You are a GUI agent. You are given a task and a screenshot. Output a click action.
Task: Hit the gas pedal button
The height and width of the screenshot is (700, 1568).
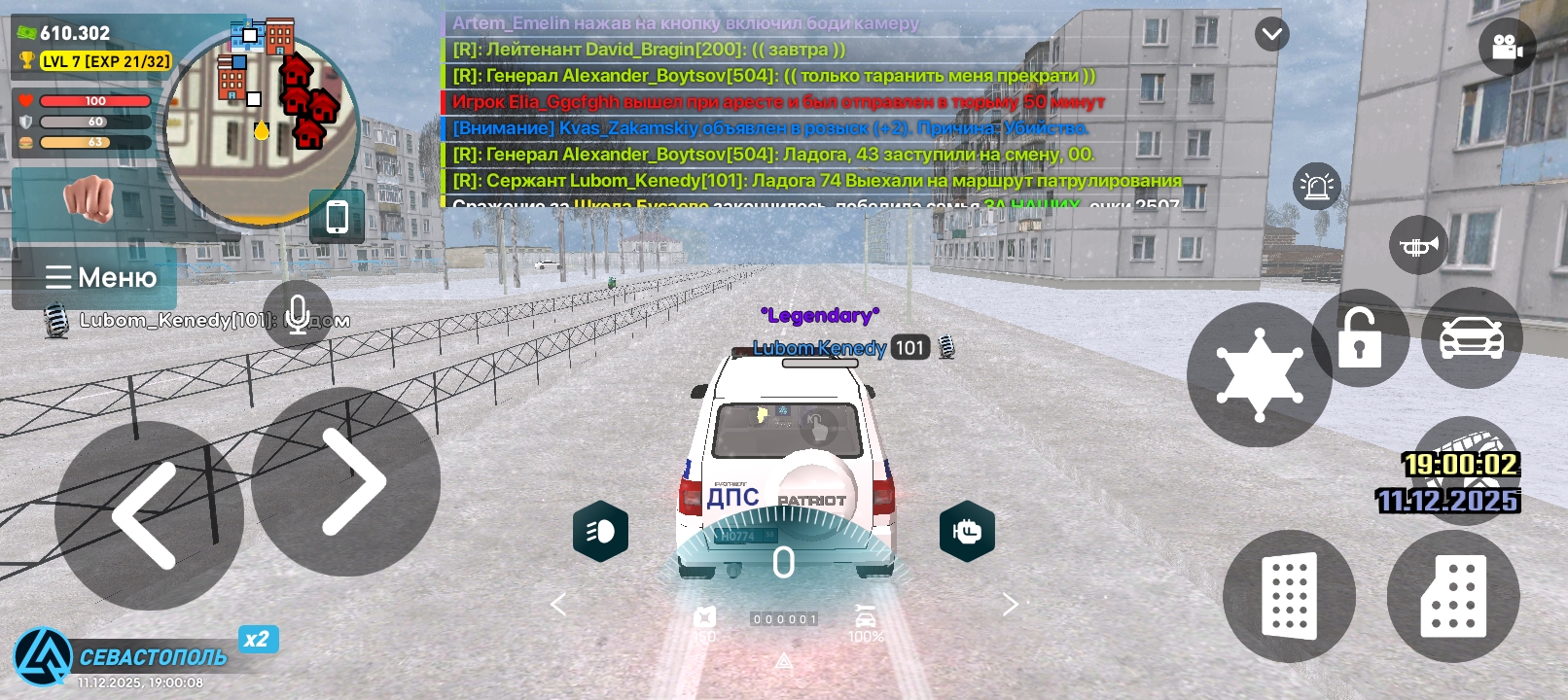tap(1453, 596)
